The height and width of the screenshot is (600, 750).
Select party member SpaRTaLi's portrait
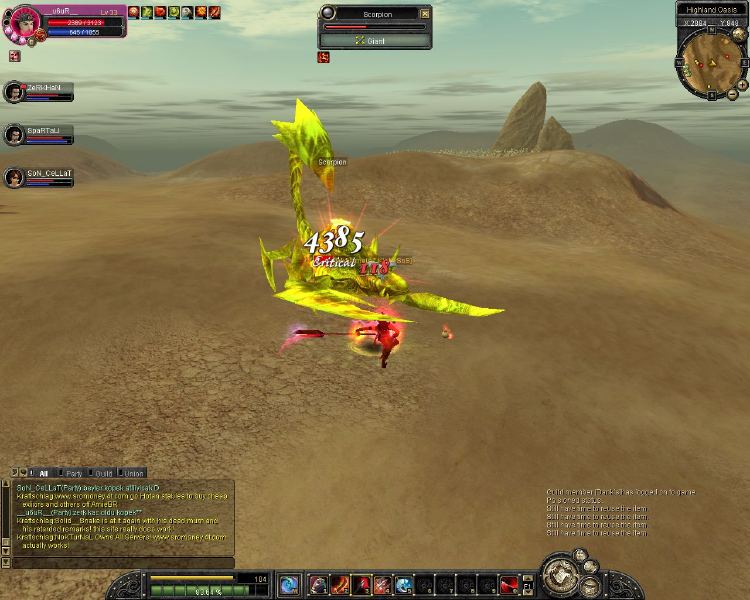coord(14,135)
